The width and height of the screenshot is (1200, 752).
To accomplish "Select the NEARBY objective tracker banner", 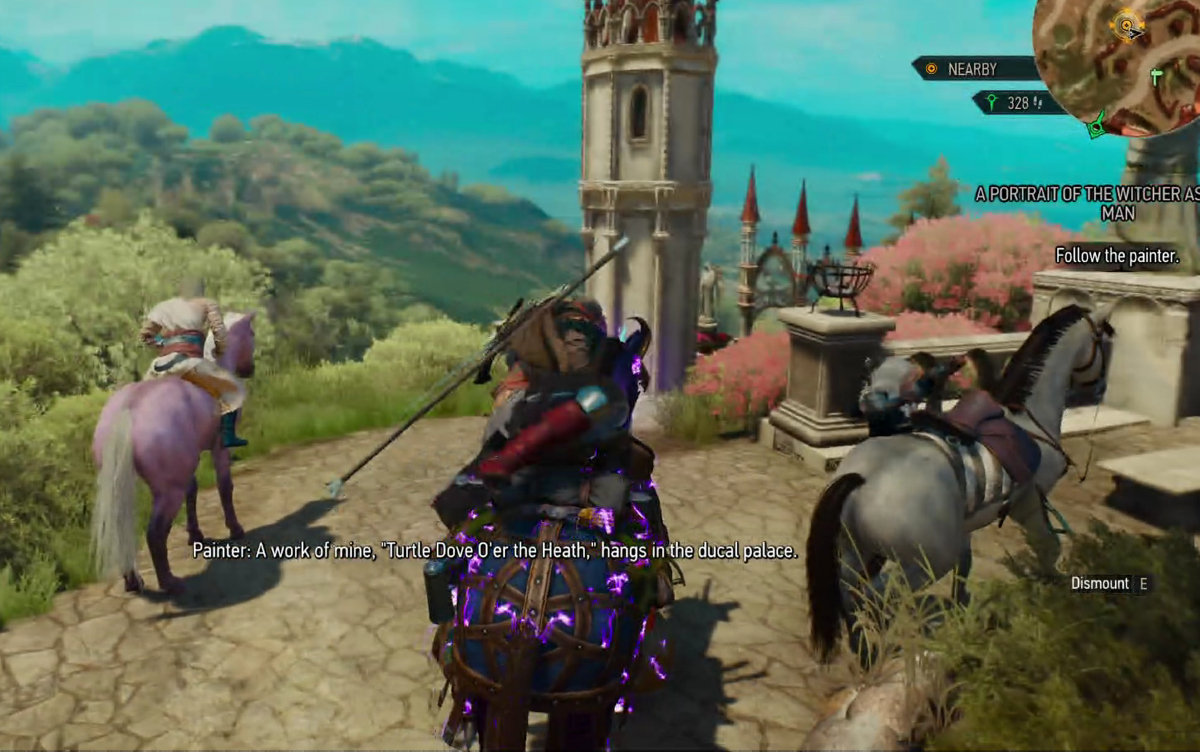I will tap(975, 69).
